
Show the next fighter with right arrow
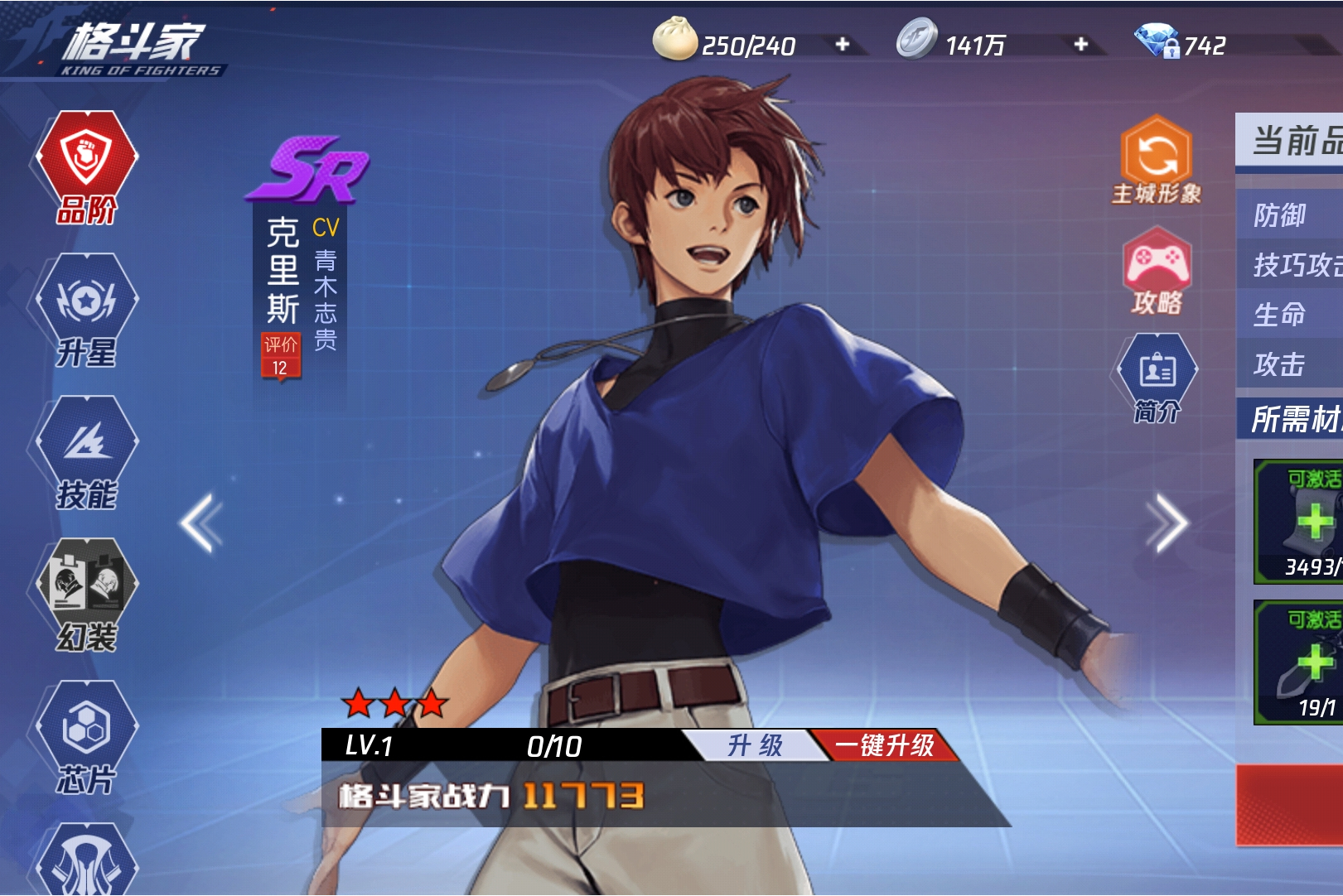coord(1167,523)
